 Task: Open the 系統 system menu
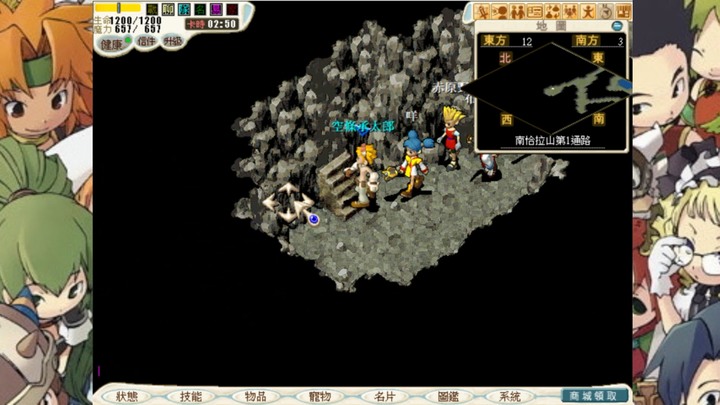pyautogui.click(x=510, y=396)
